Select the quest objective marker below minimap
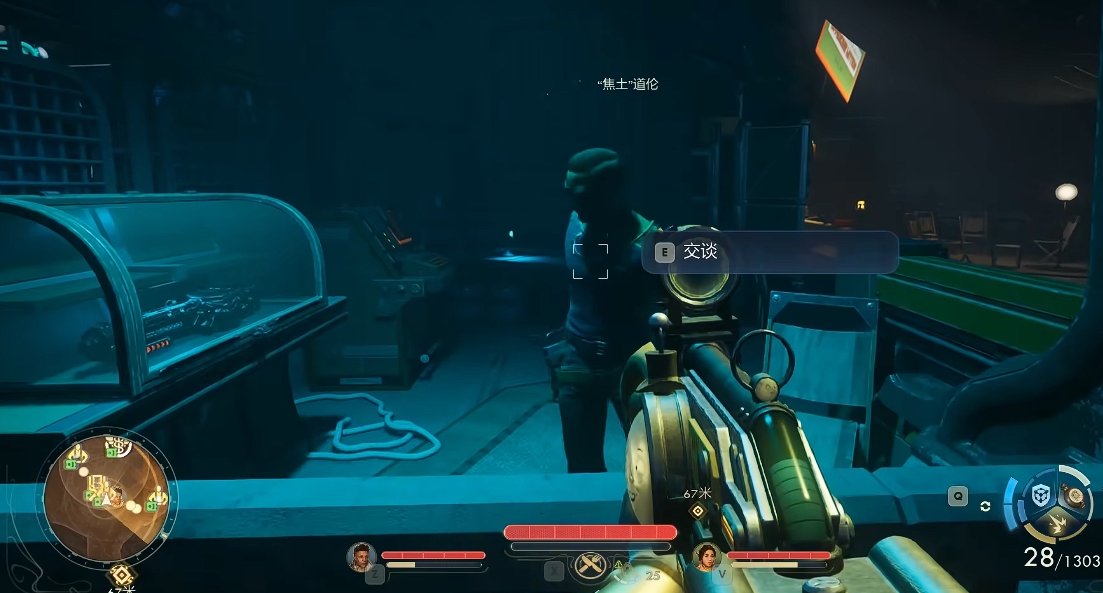This screenshot has height=593, width=1103. coord(121,574)
